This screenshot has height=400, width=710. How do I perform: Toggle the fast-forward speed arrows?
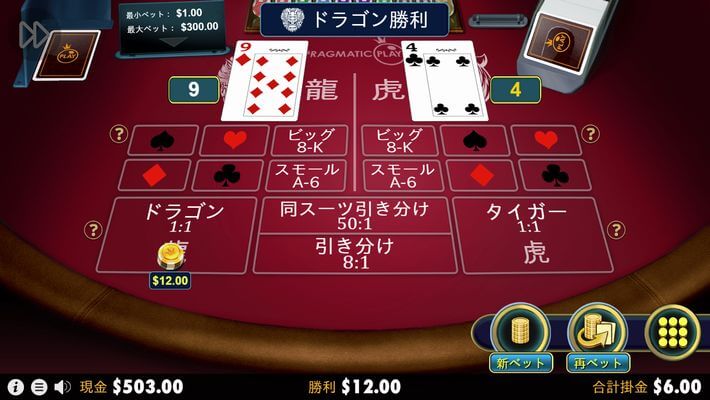33,34
